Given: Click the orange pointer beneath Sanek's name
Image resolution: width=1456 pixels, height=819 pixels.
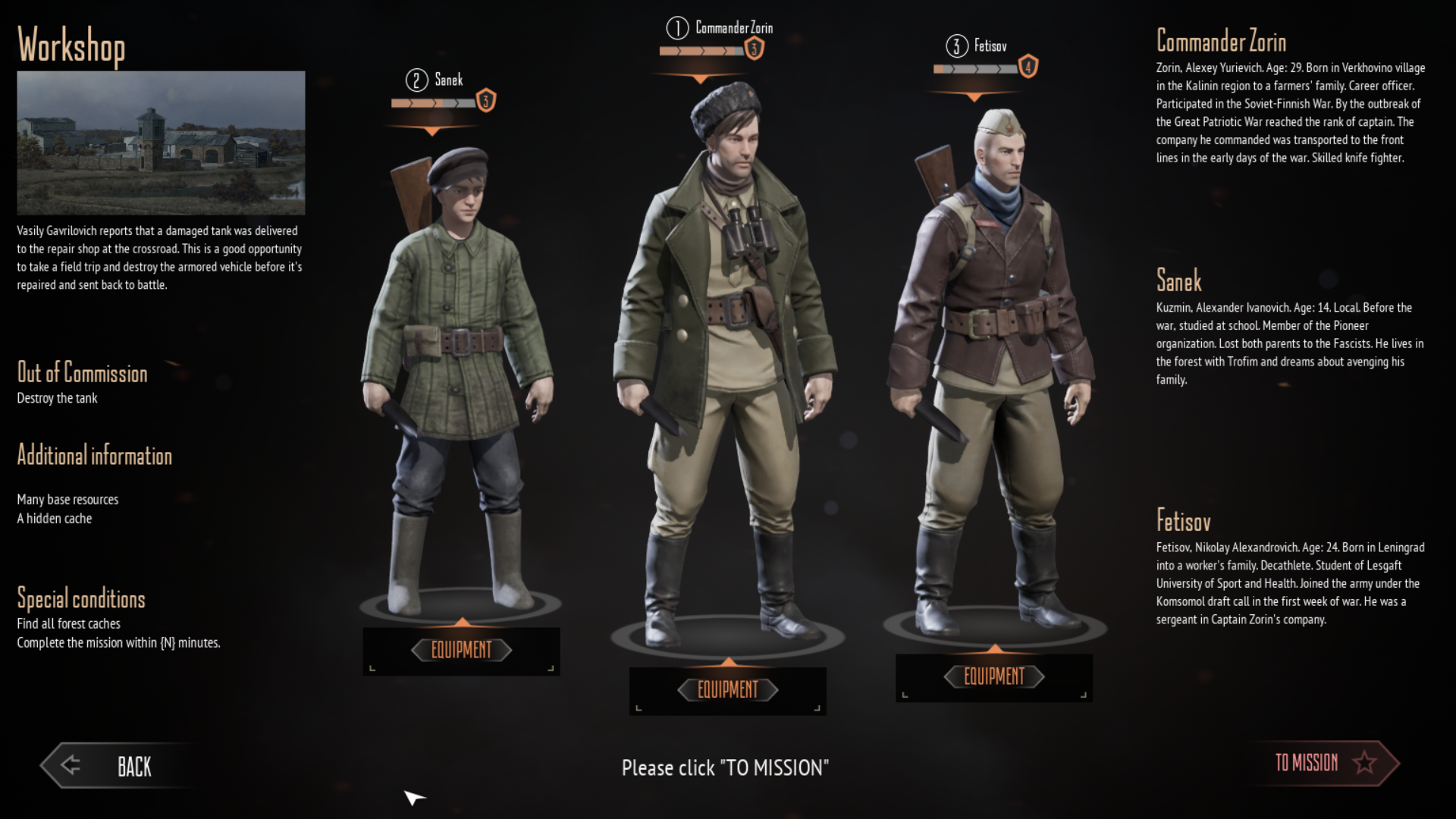Looking at the screenshot, I should 433,129.
